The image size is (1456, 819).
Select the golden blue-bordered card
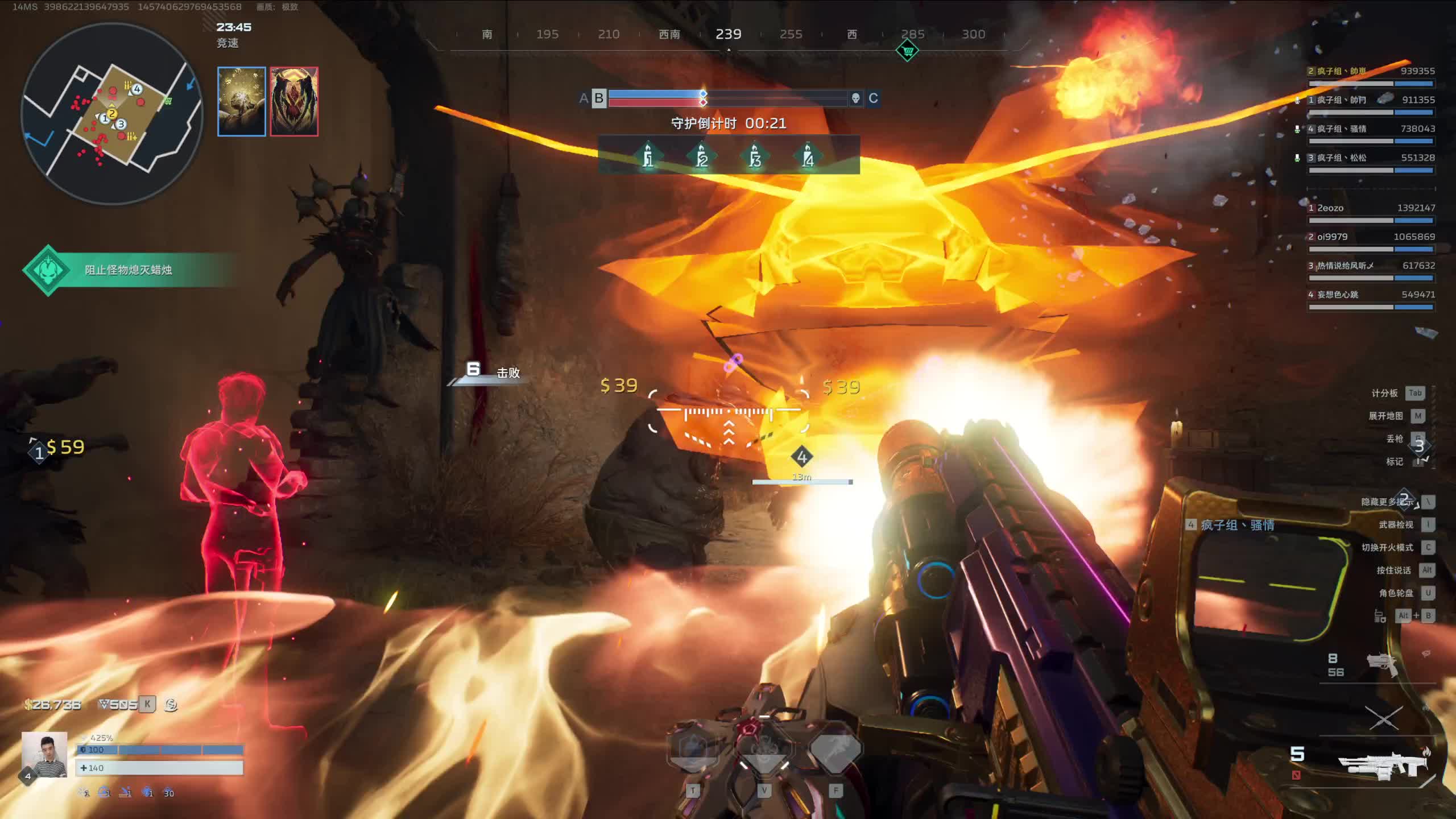[242, 102]
